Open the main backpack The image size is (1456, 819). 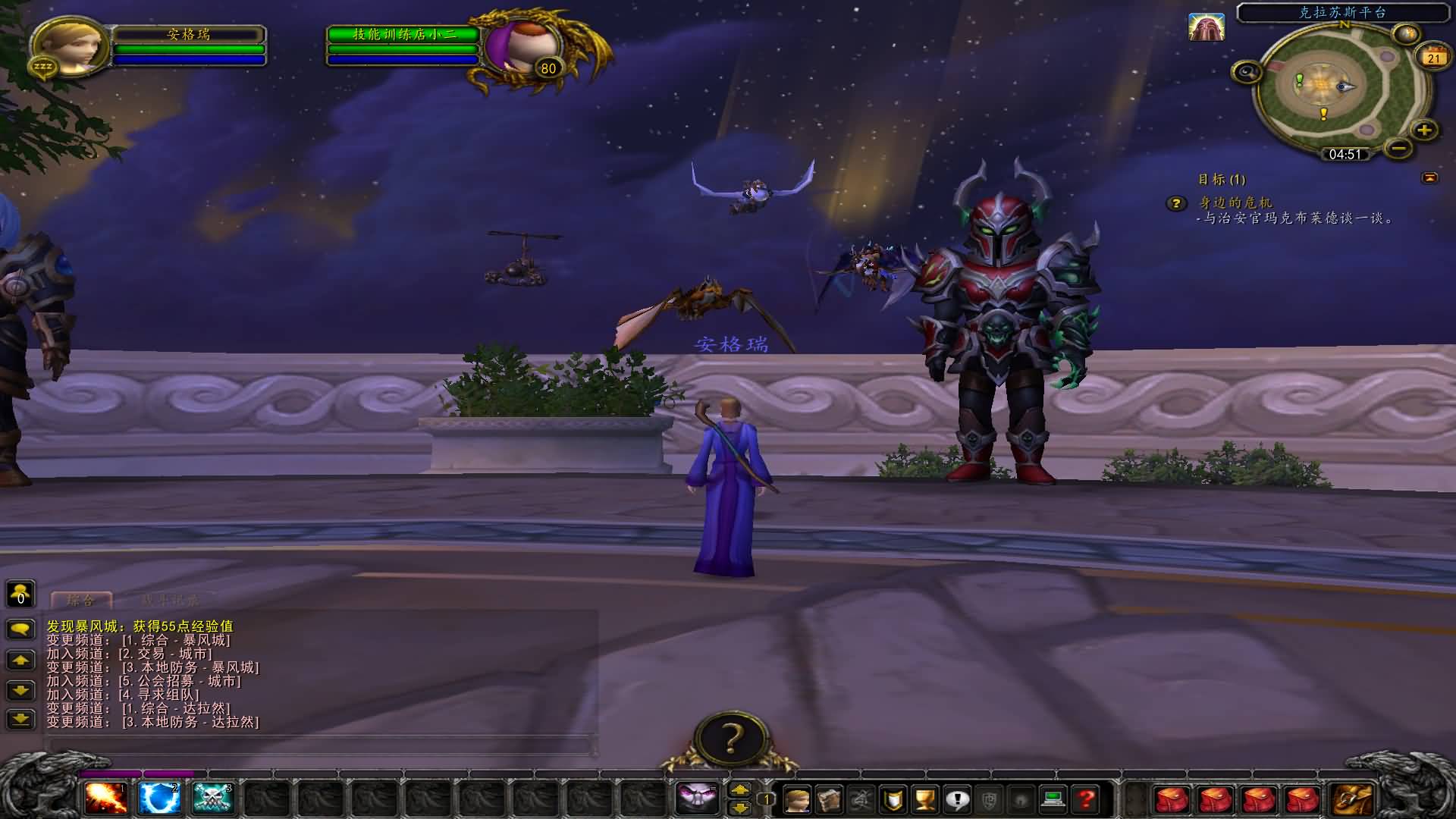[x=1354, y=799]
